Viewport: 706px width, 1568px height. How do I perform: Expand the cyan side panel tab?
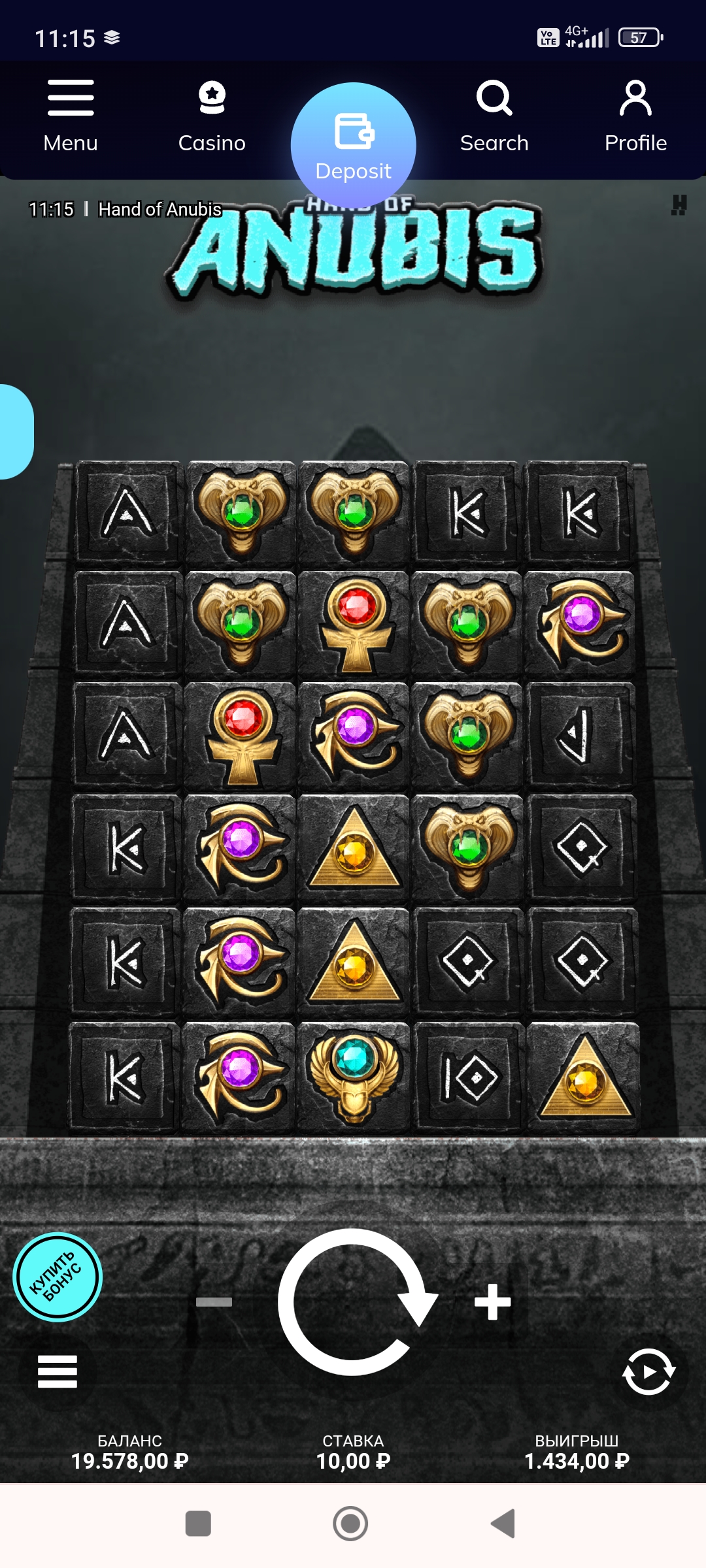(14, 432)
